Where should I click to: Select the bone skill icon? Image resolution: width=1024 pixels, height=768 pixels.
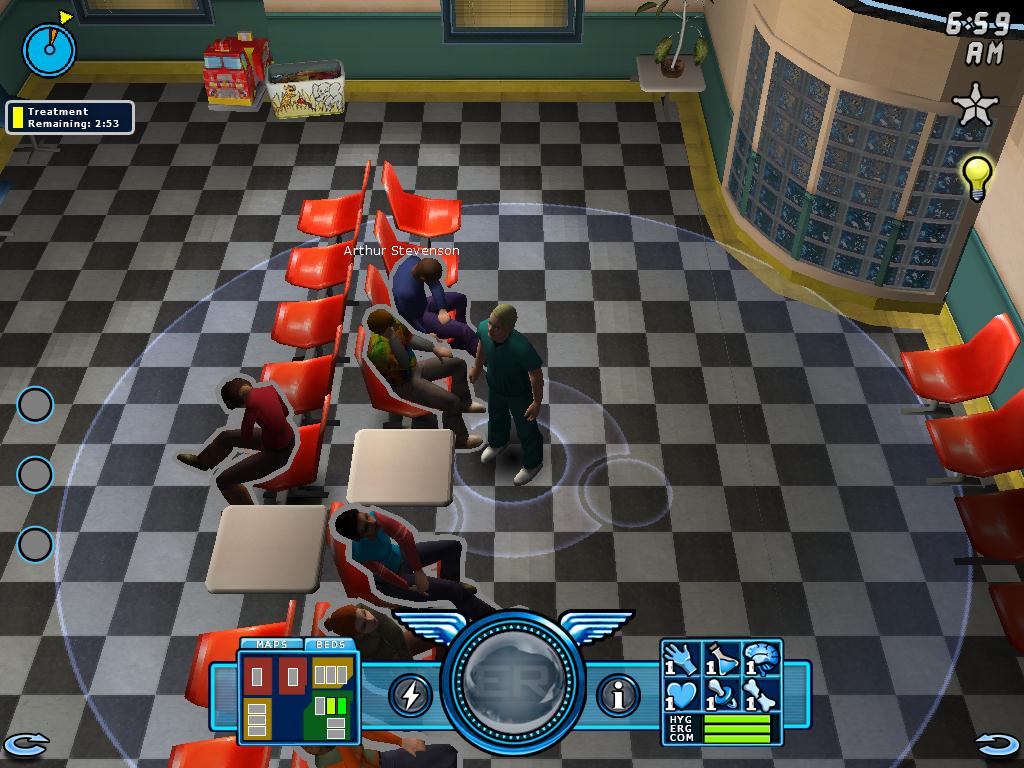click(760, 694)
